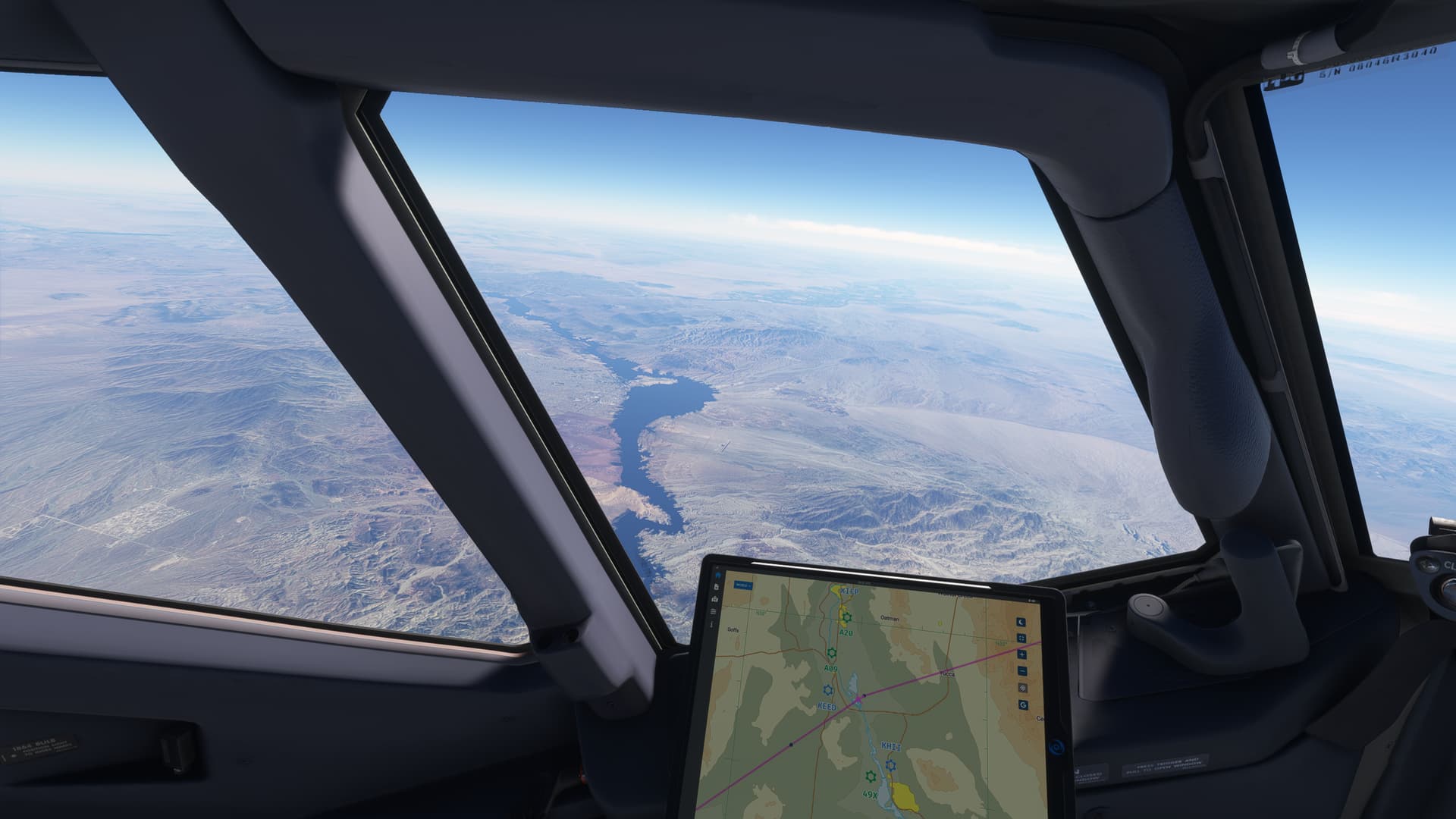Zoom out using the minus button

click(1021, 670)
